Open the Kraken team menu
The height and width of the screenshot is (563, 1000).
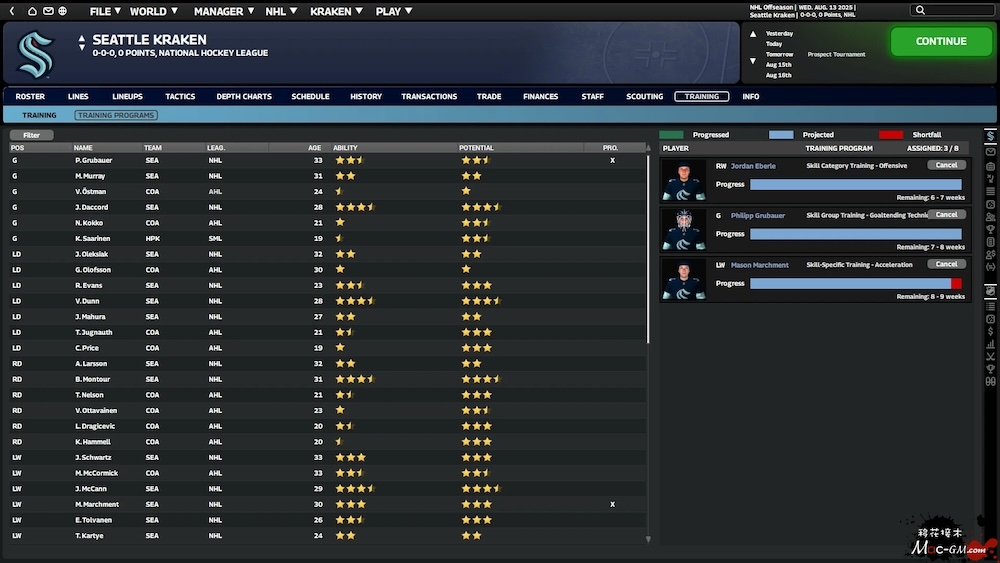point(336,12)
